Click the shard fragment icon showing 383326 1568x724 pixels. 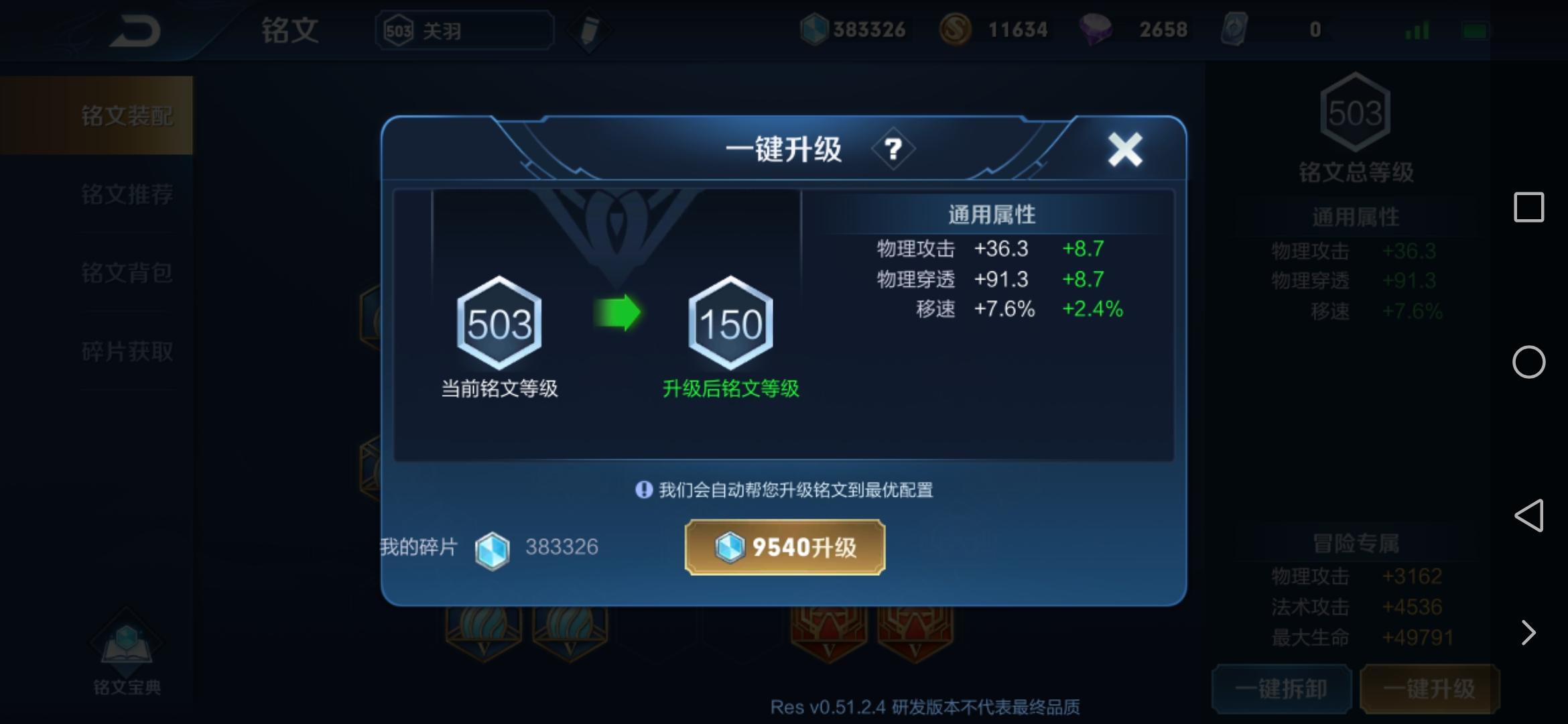[x=813, y=29]
